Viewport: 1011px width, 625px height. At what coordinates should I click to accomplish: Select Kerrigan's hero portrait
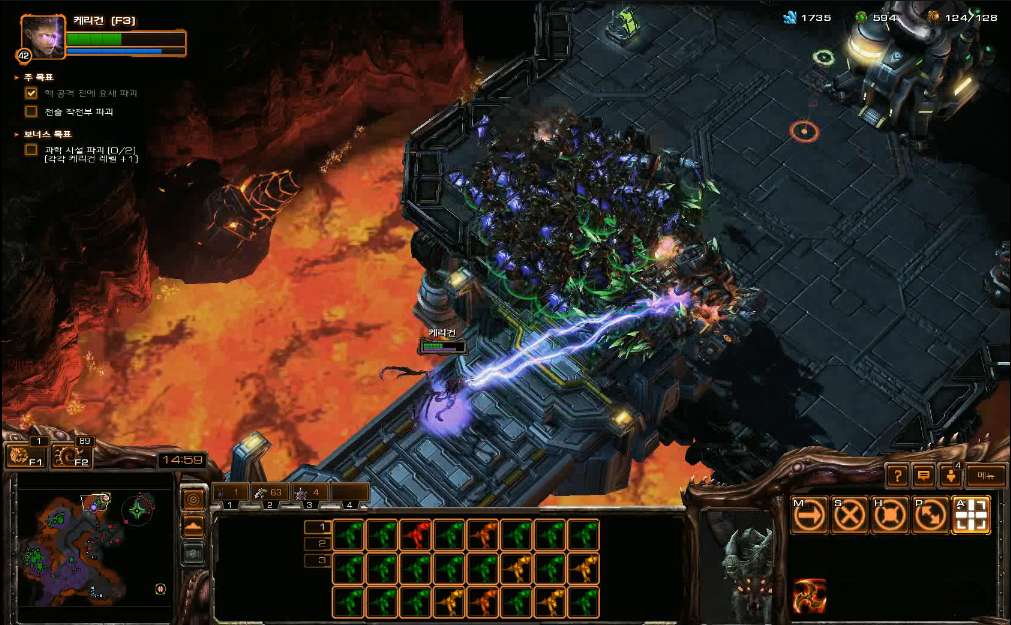pyautogui.click(x=42, y=36)
